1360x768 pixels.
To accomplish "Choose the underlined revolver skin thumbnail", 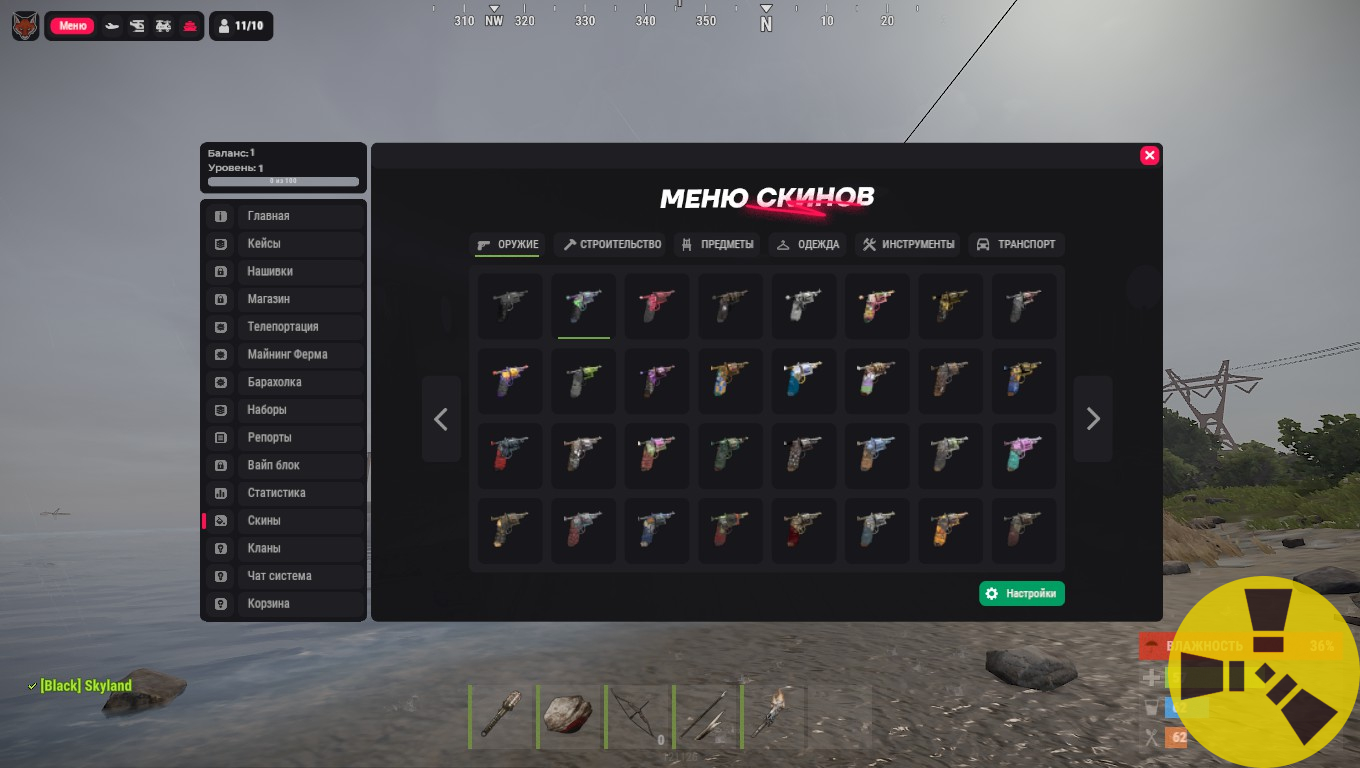I will tap(584, 305).
